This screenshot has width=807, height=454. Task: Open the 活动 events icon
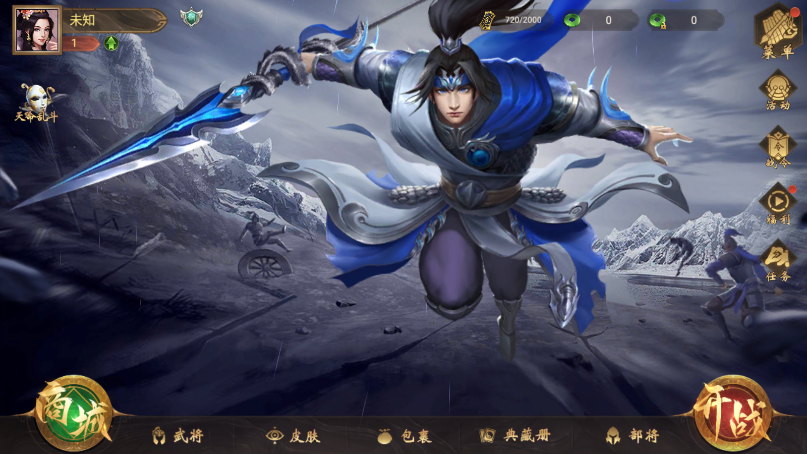click(x=777, y=91)
